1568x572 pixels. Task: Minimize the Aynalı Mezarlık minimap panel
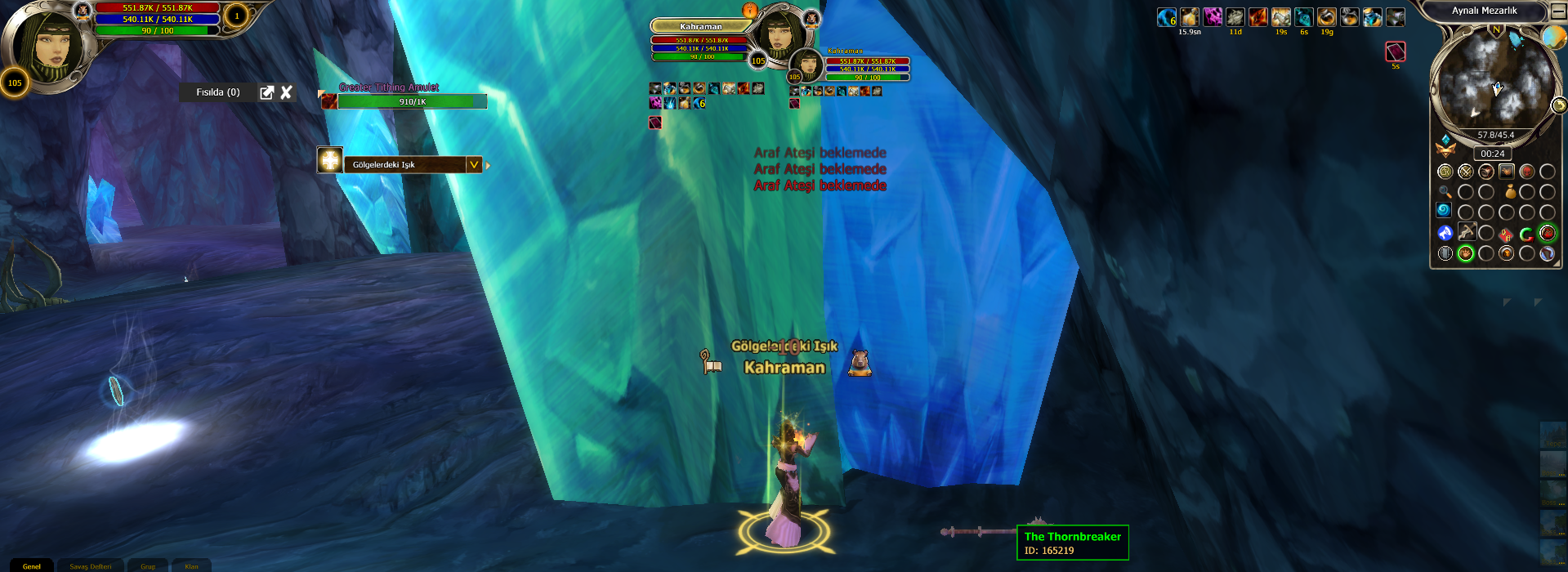click(1558, 11)
